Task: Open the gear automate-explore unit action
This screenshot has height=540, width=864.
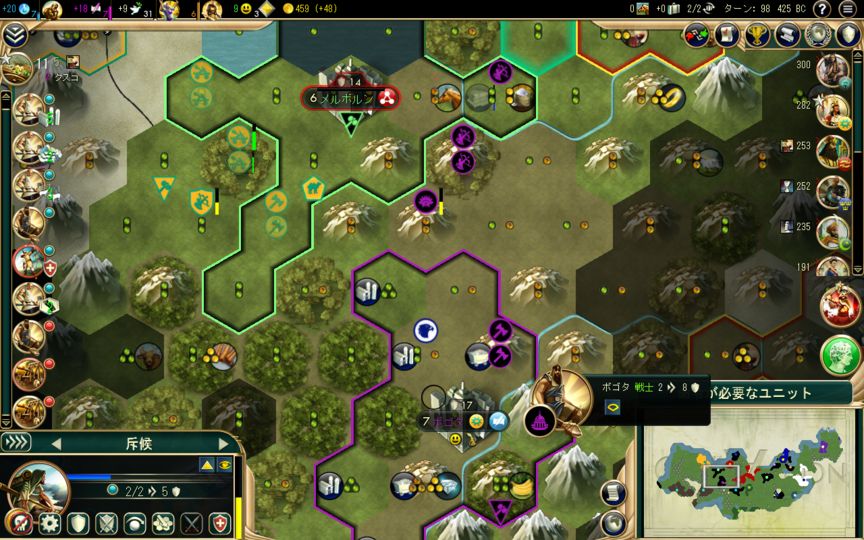Action: point(49,523)
